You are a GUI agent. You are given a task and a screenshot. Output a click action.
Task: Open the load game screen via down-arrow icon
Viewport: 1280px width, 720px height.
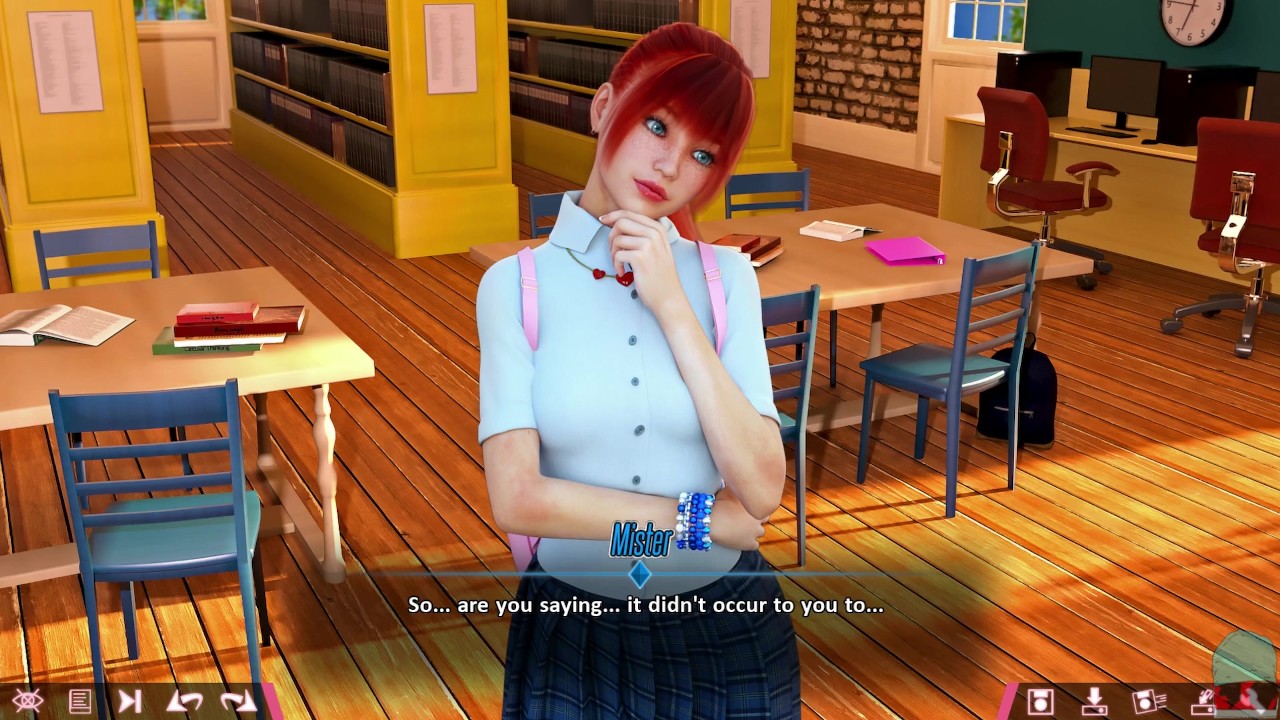point(1095,701)
